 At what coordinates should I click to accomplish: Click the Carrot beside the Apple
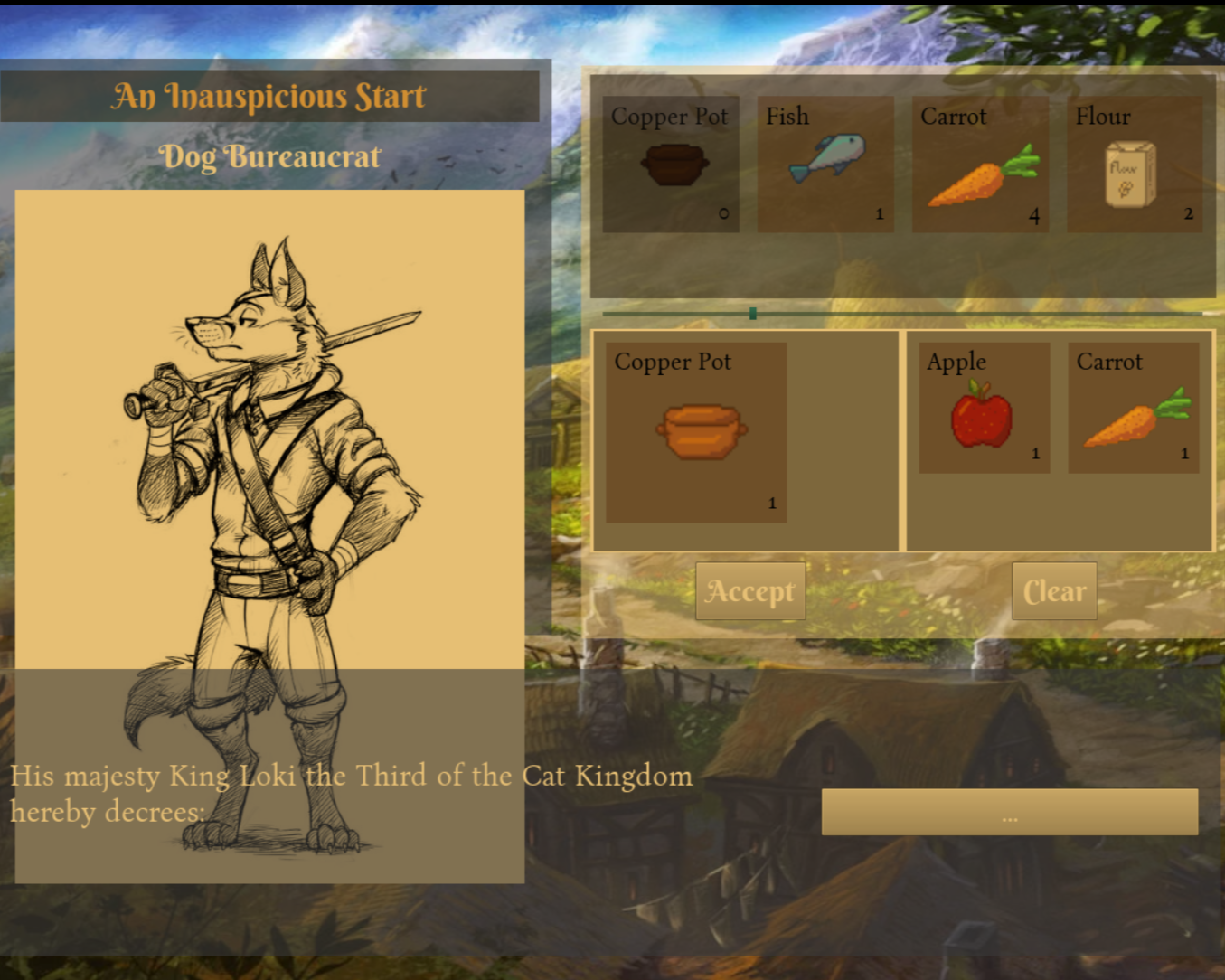coord(1134,408)
